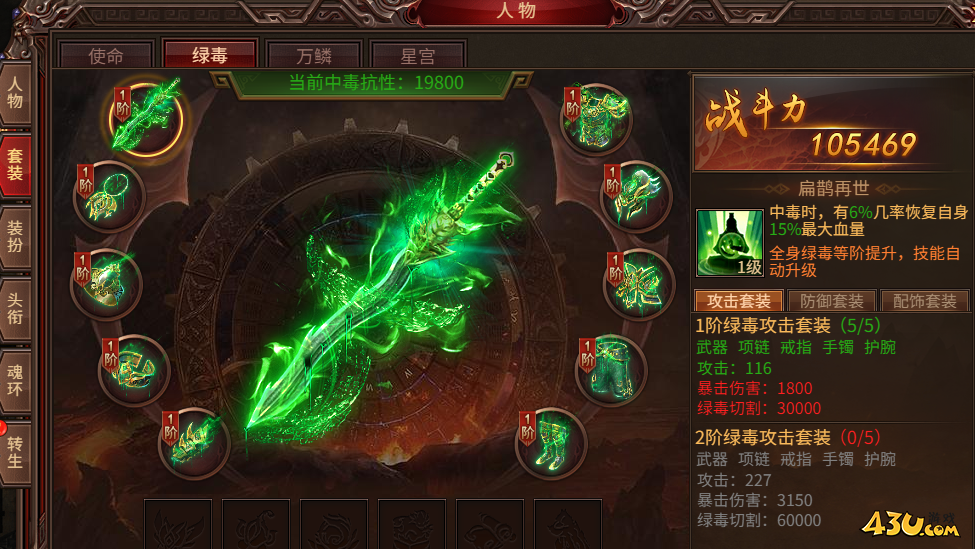The image size is (975, 549).
Task: Switch to the 头衔 side tab
Action: [x=15, y=307]
